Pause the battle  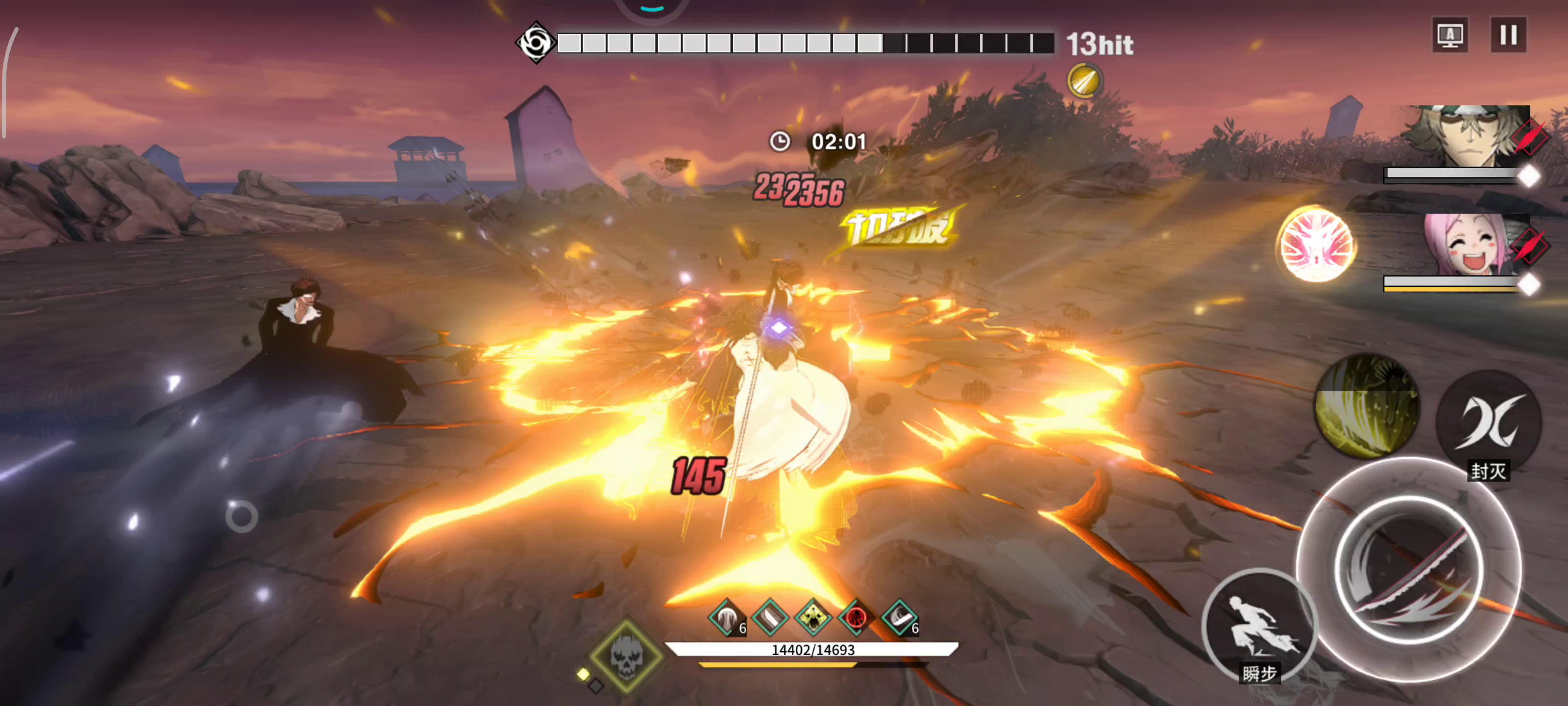(1508, 35)
